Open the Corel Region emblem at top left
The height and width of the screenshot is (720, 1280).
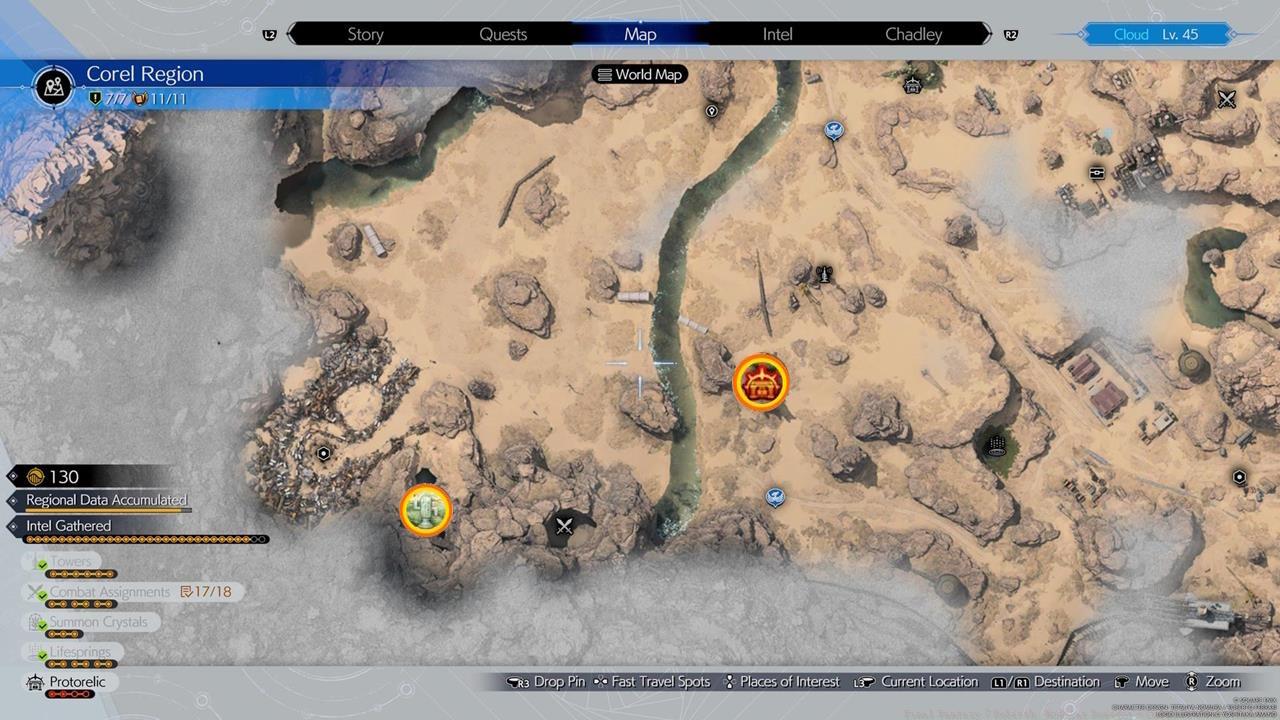[x=51, y=87]
